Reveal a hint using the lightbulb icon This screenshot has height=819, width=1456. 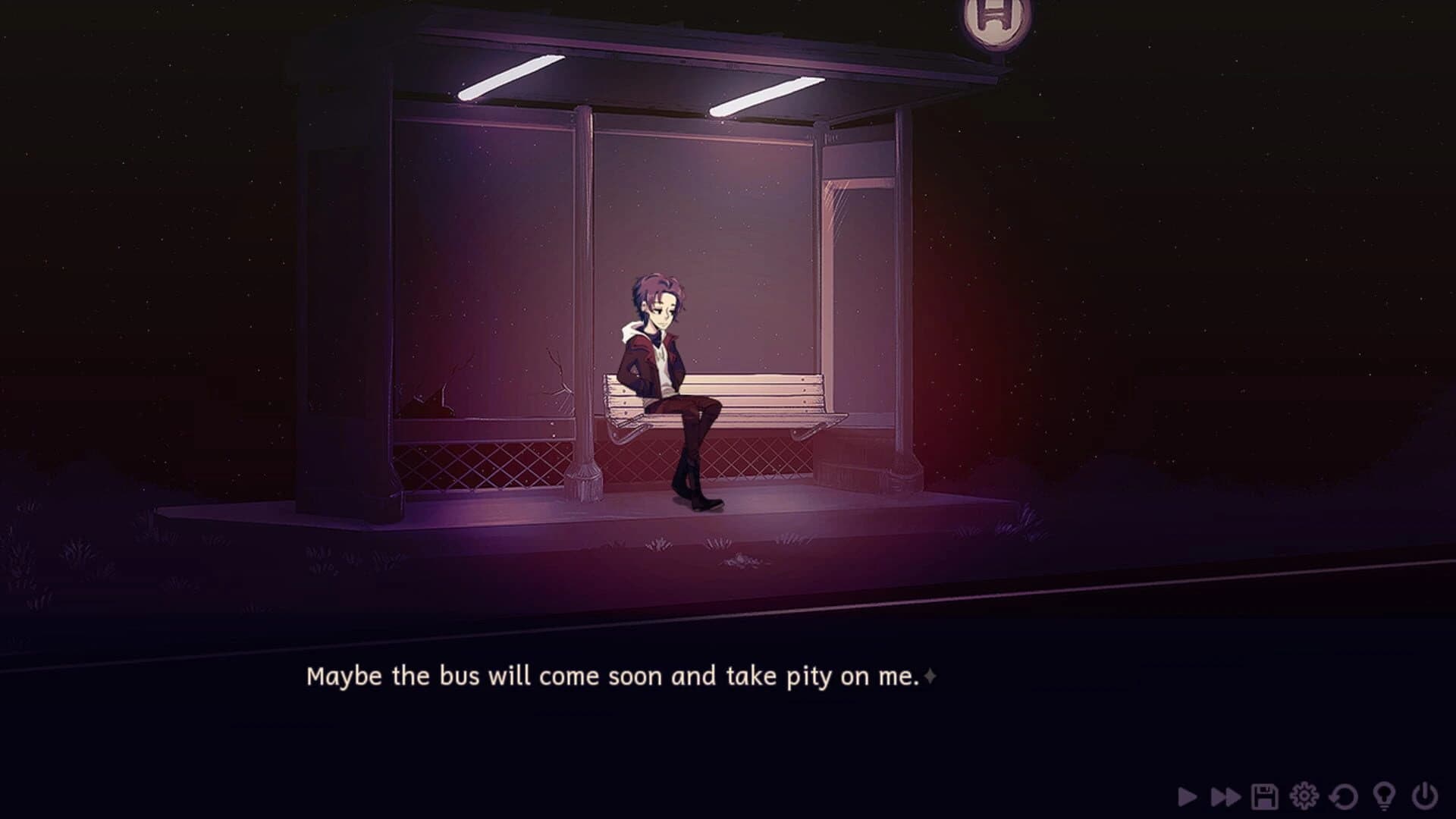1383,794
